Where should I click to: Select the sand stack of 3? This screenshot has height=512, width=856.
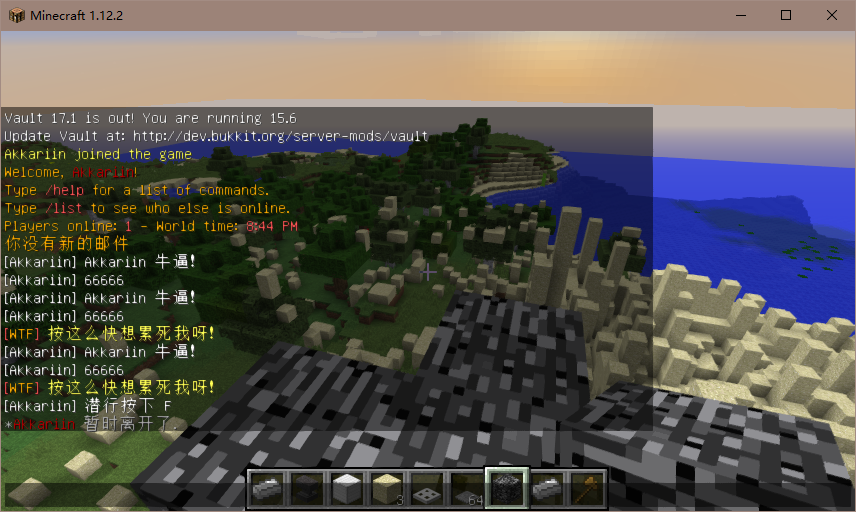pyautogui.click(x=387, y=488)
